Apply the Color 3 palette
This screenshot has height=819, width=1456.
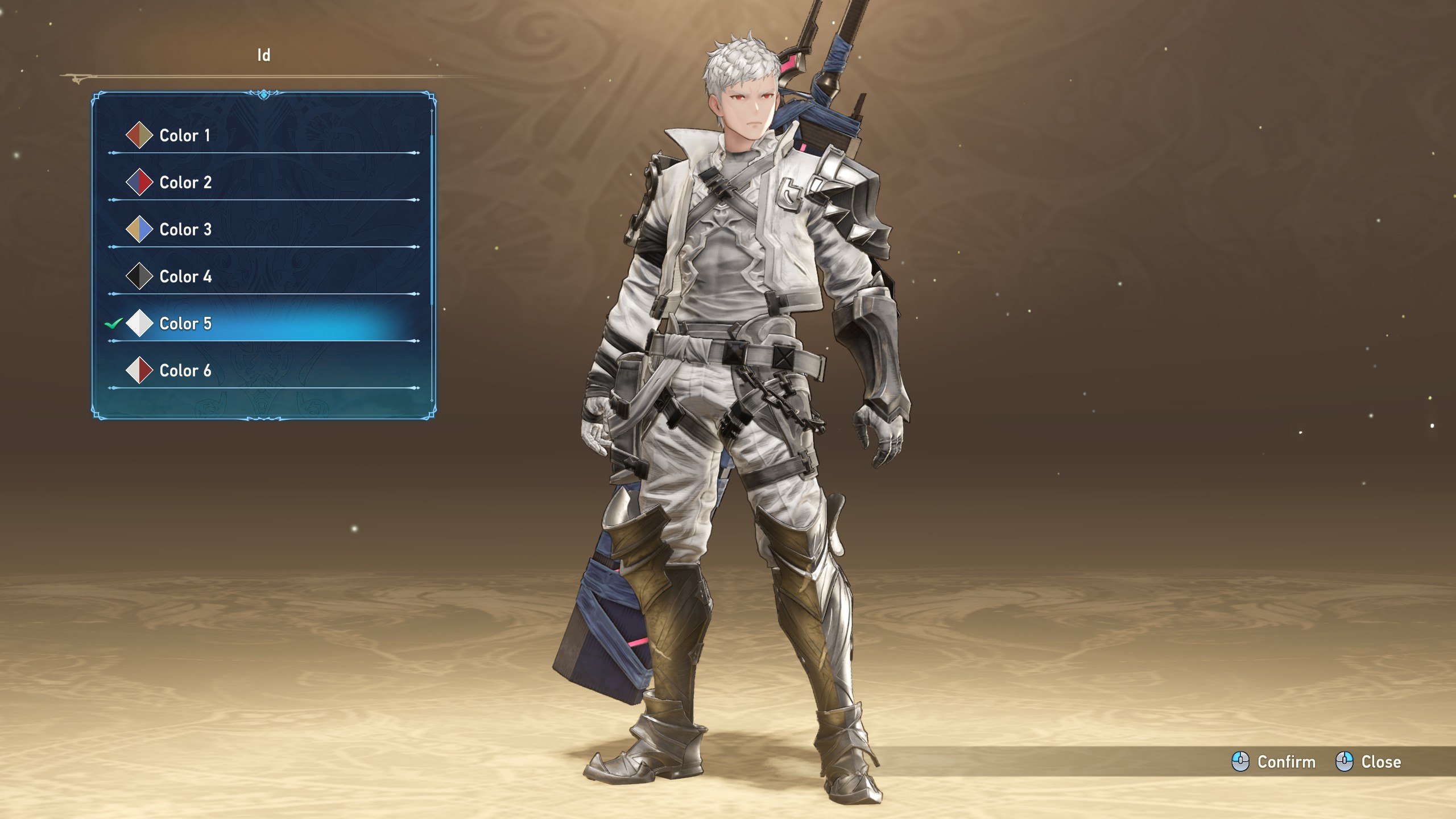click(185, 230)
